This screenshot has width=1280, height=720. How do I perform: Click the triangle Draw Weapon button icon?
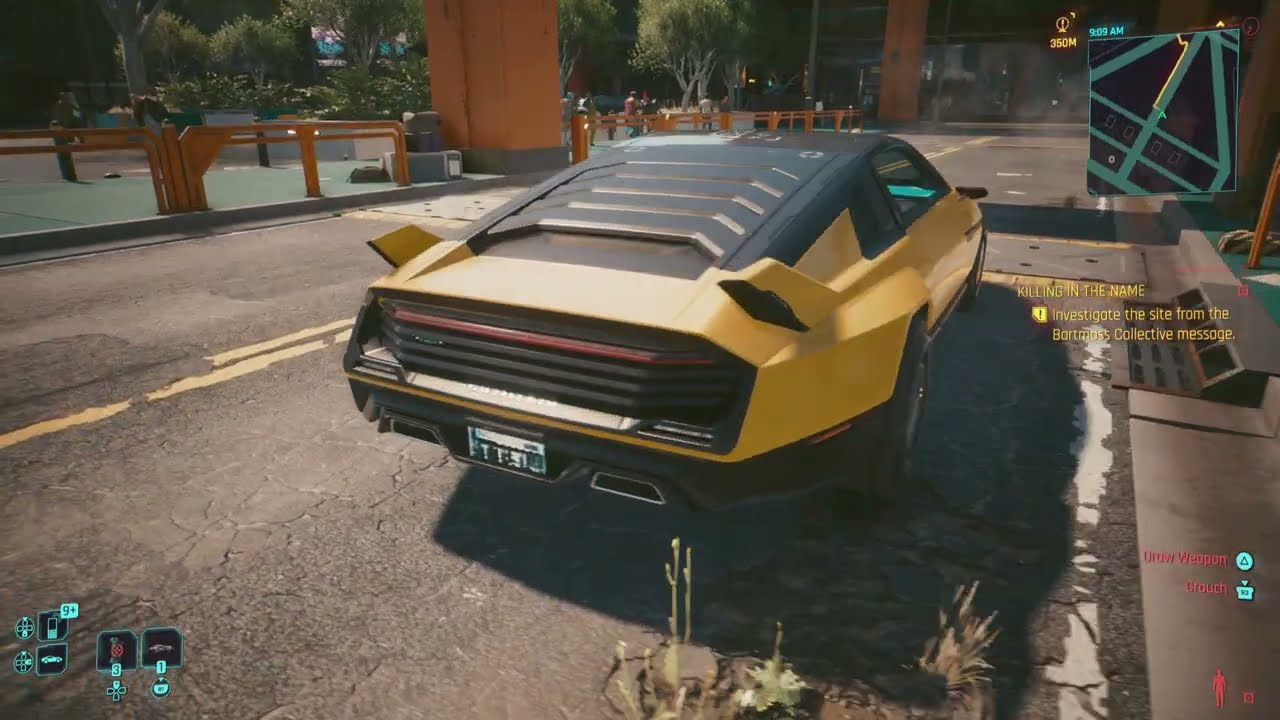click(x=1243, y=560)
